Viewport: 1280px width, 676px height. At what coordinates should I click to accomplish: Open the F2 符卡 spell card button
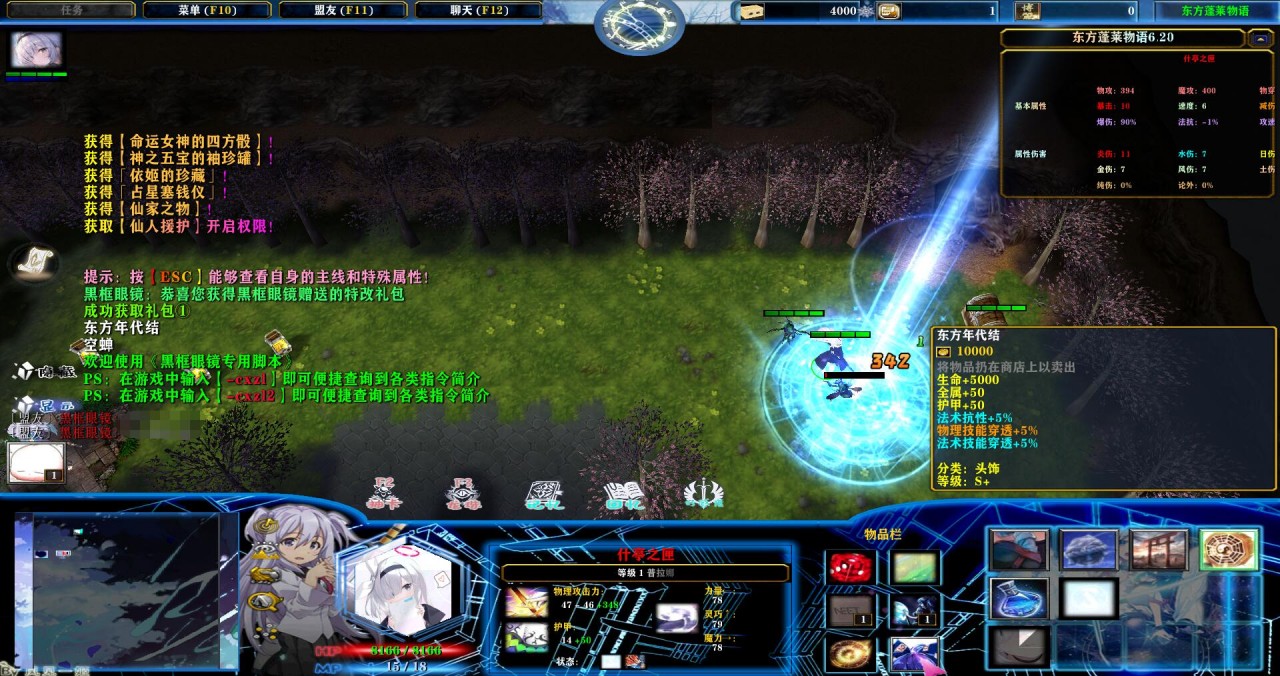(384, 494)
